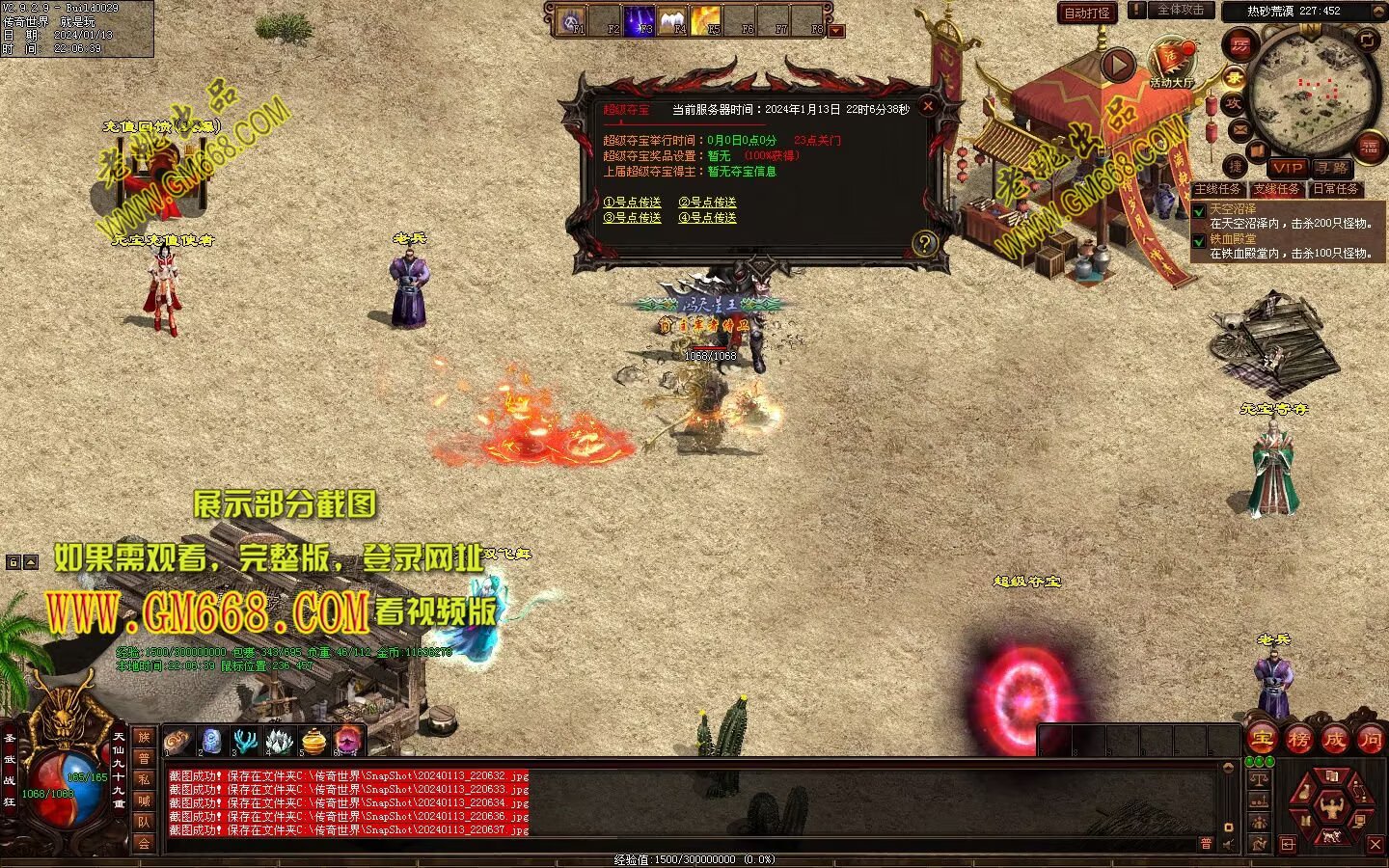Toggle the 自动打怪 auto-fight button
Viewport: 1389px width, 868px height.
tap(1087, 13)
